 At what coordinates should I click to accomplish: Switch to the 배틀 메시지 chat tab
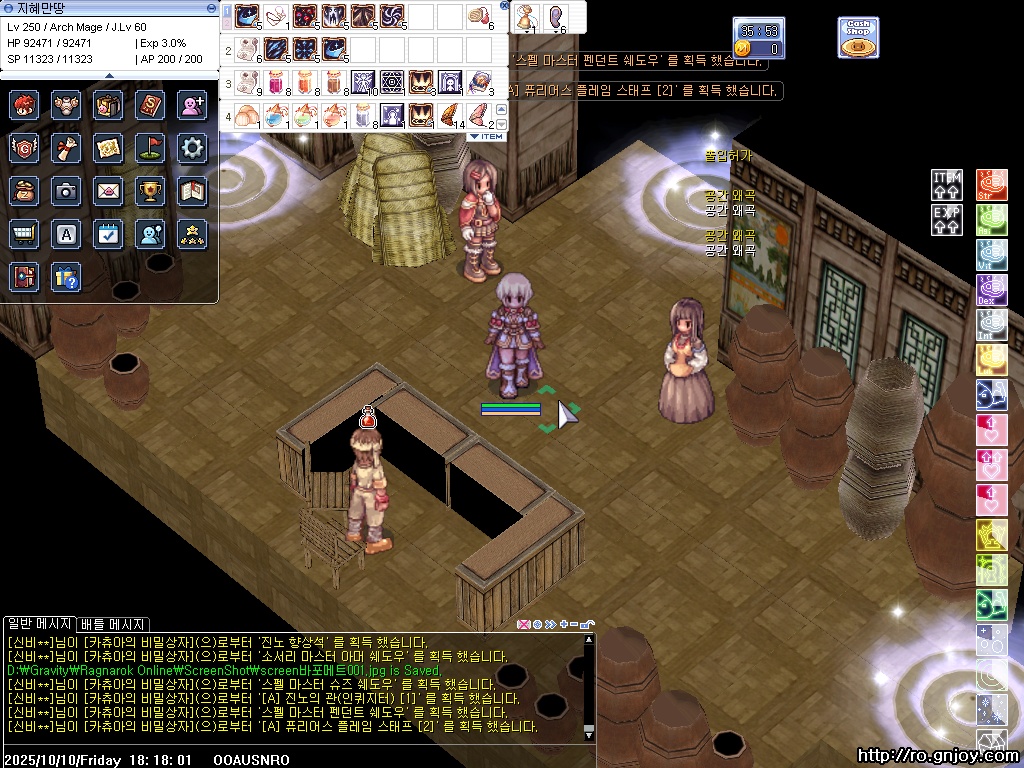click(x=113, y=625)
